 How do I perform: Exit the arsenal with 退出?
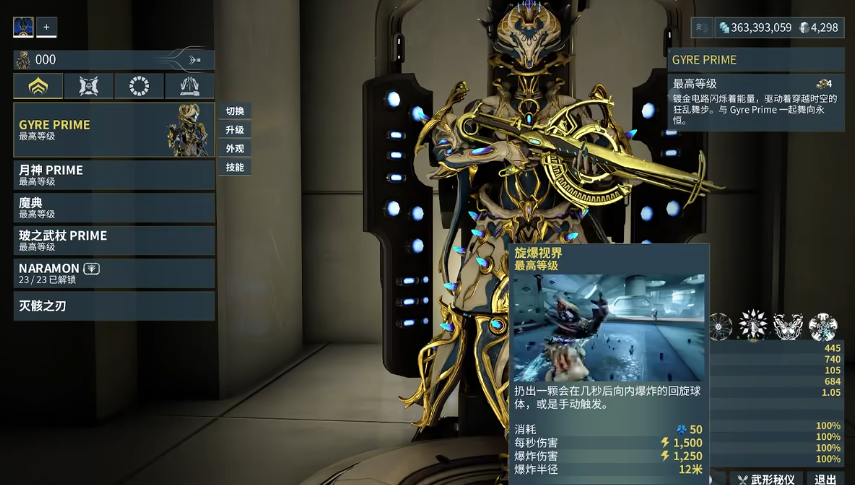point(826,479)
